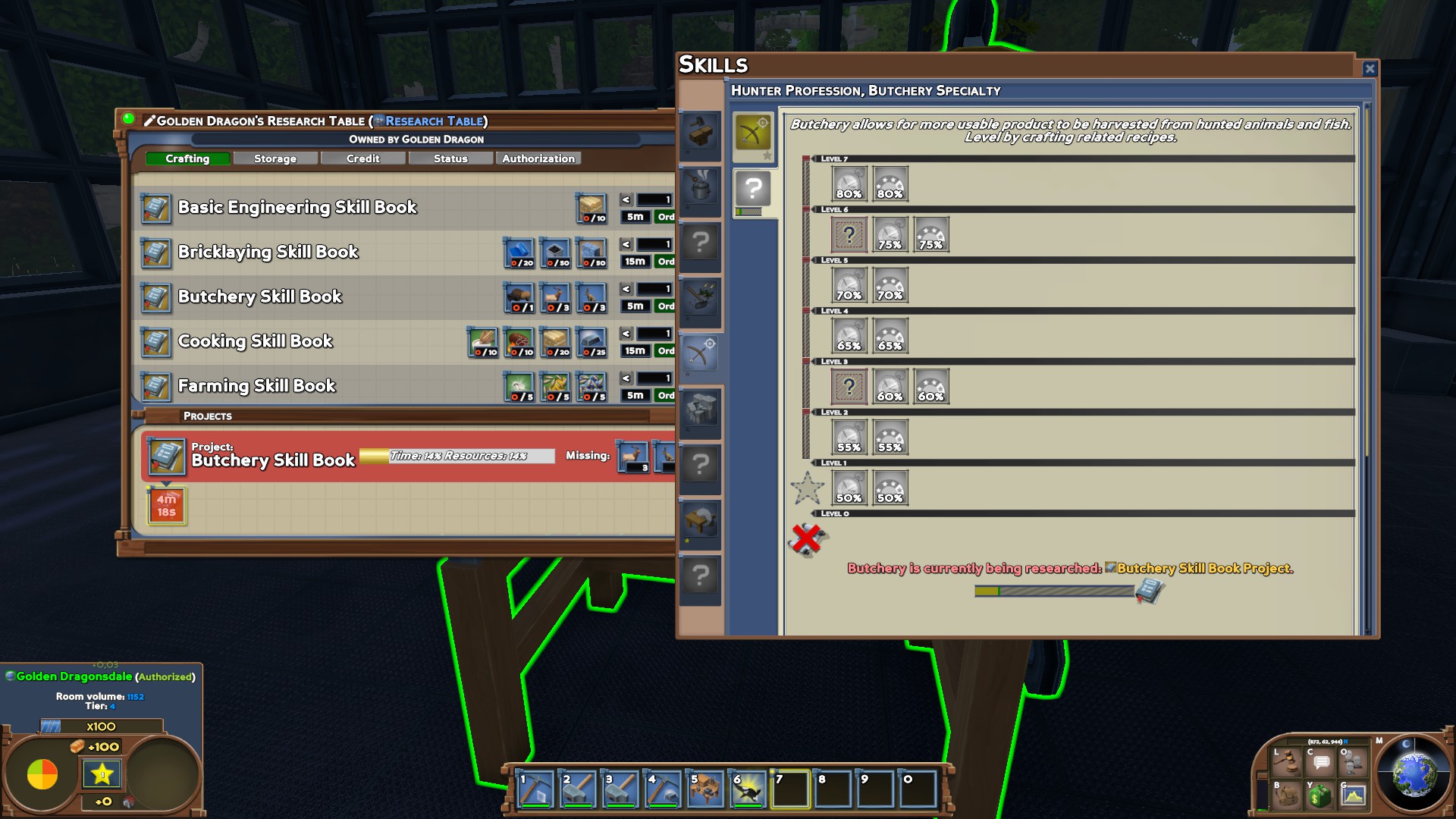Open the Authorization tab

click(x=538, y=158)
